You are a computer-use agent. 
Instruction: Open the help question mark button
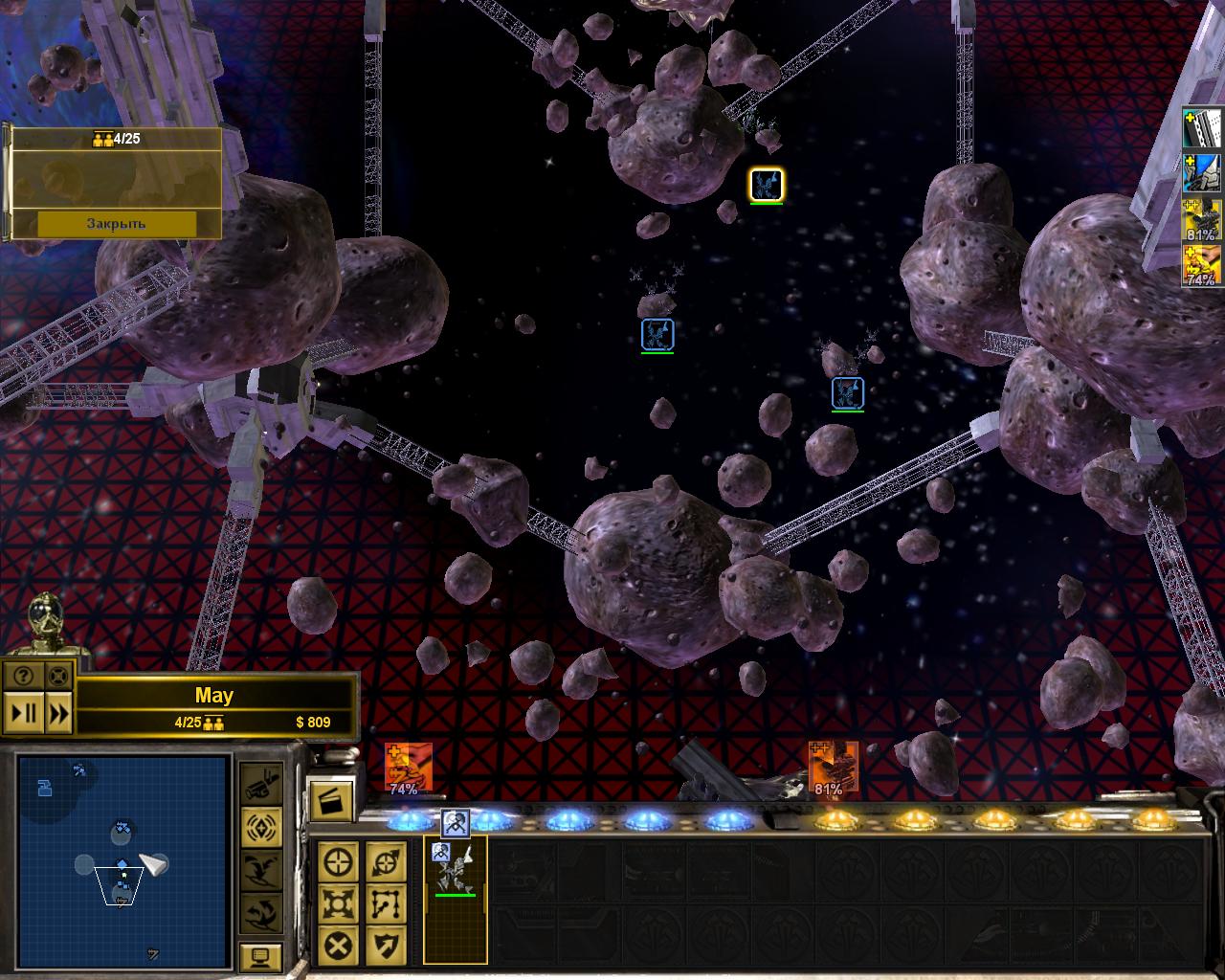click(25, 675)
